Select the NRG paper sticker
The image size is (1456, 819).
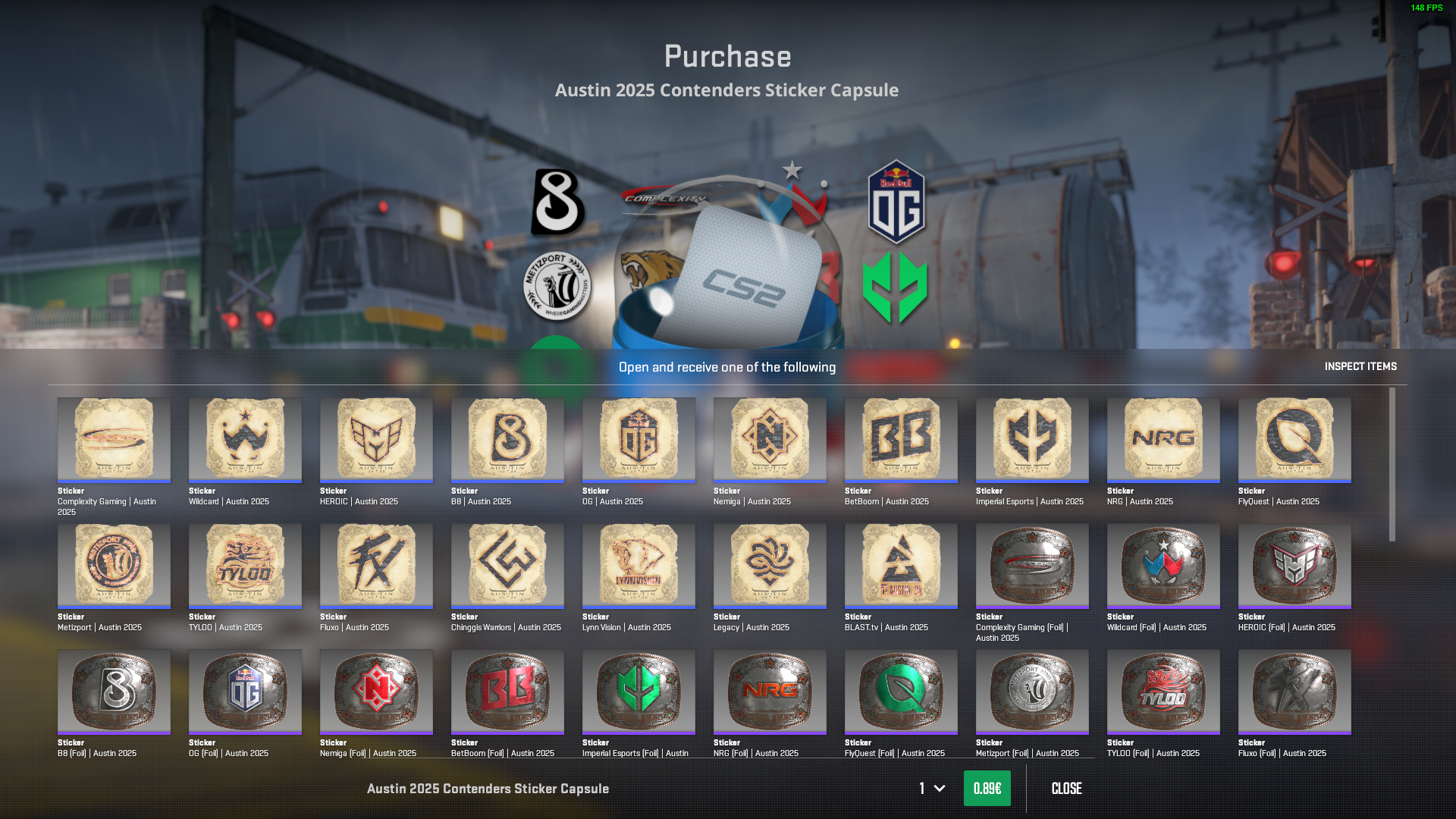1163,439
